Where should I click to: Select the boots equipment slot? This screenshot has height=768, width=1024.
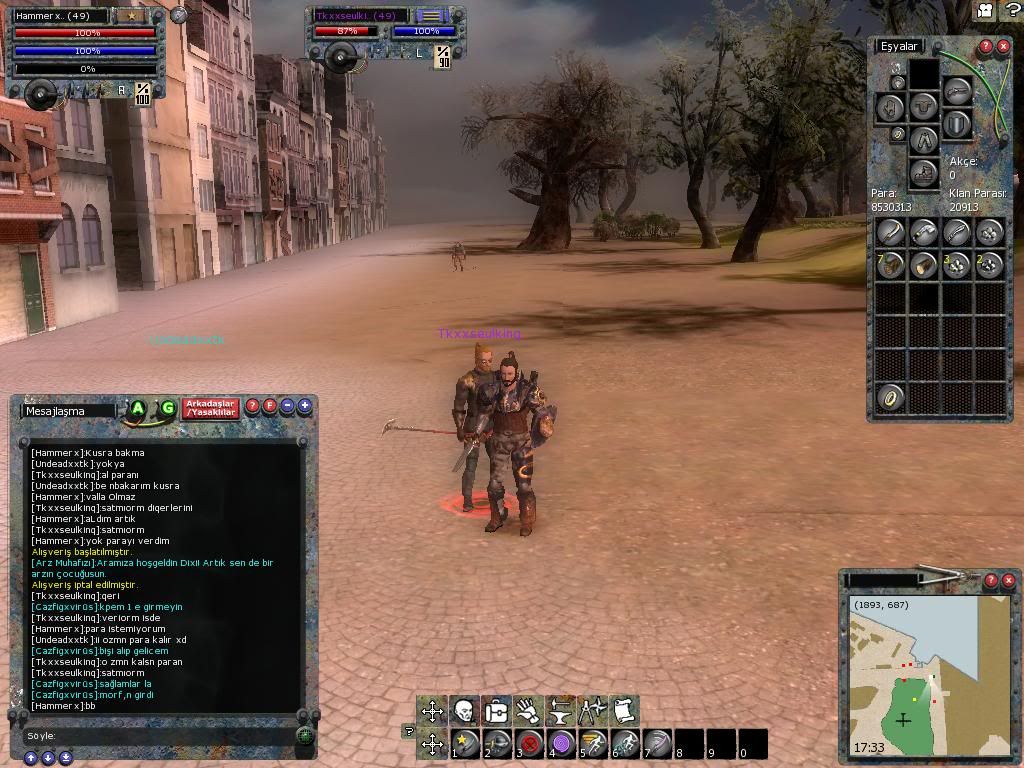(924, 172)
